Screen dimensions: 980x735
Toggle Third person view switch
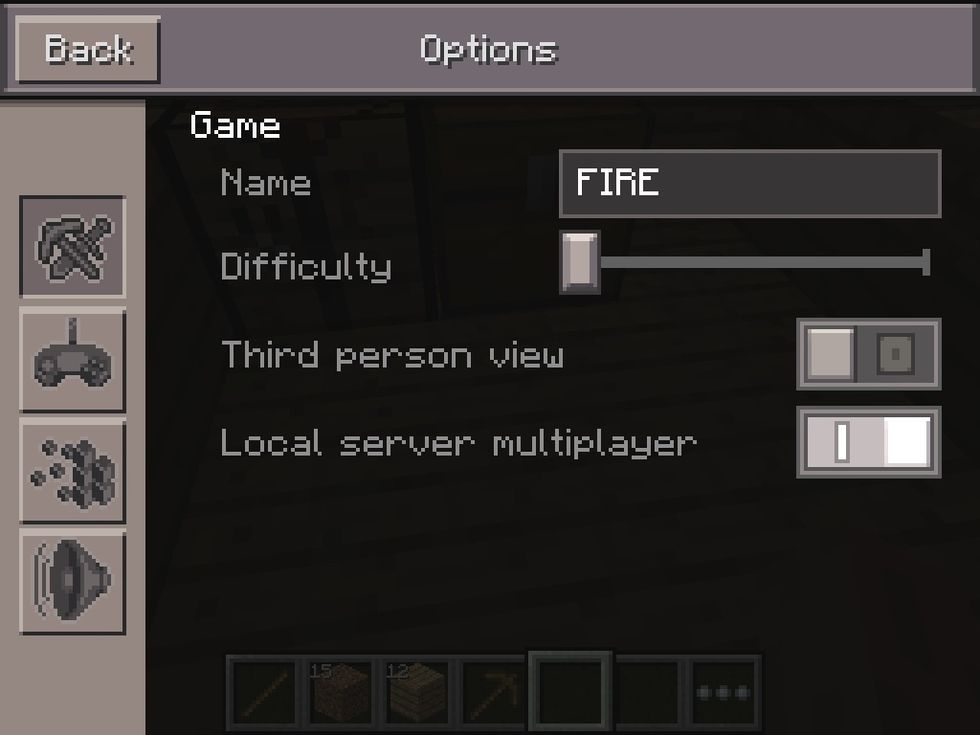[x=868, y=354]
